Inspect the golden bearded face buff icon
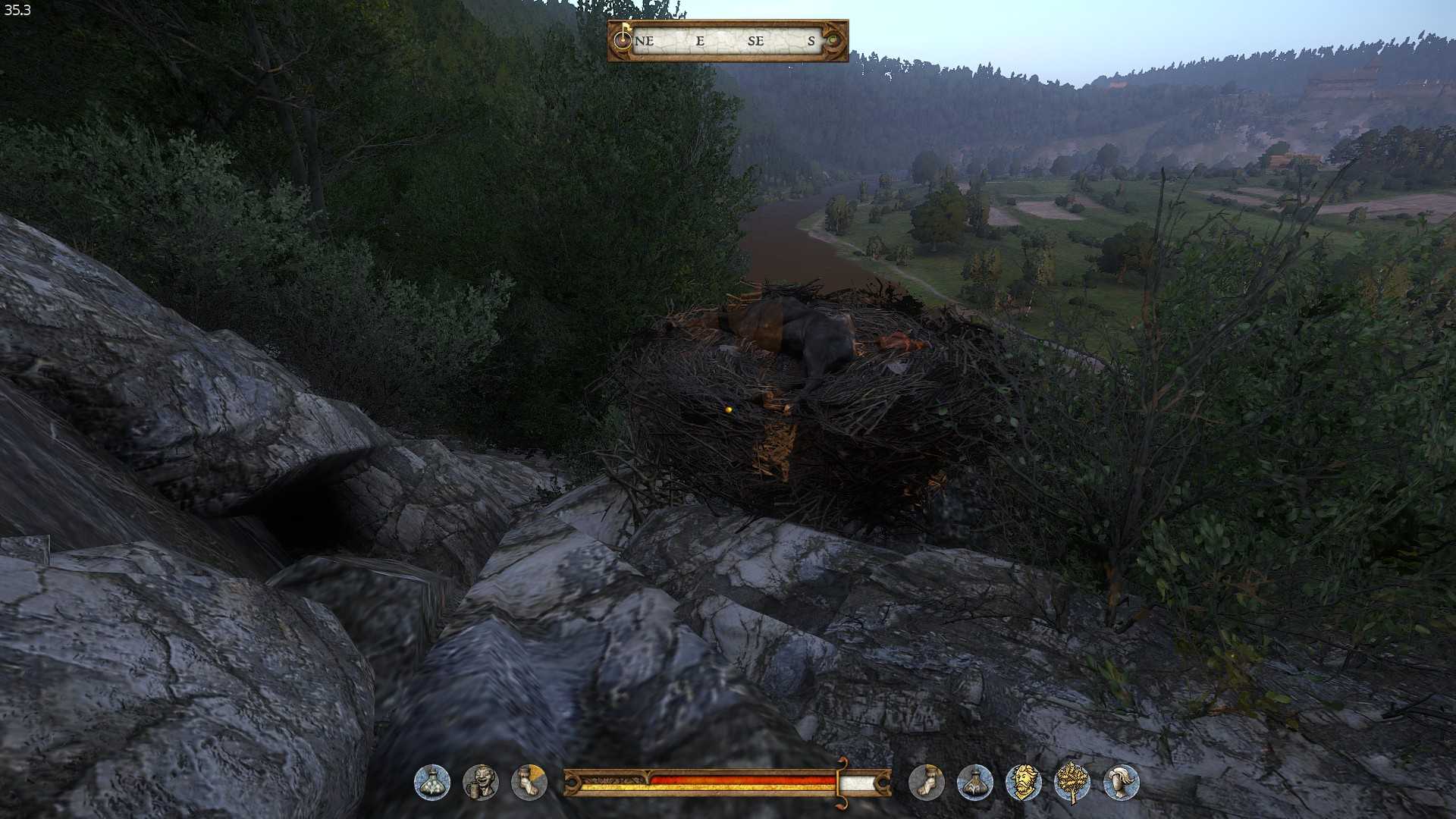 1023,783
